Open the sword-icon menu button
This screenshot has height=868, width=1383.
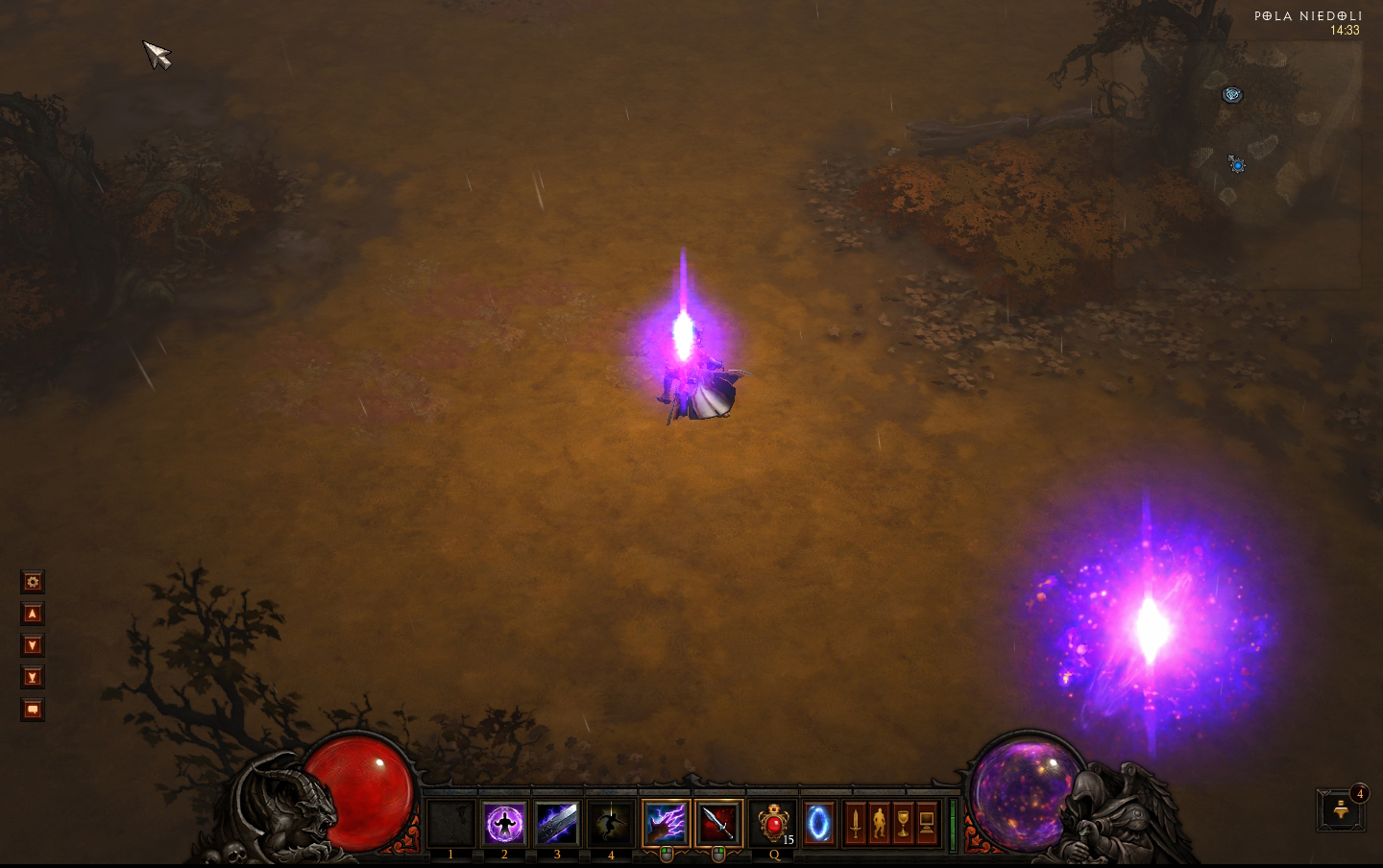tap(855, 824)
